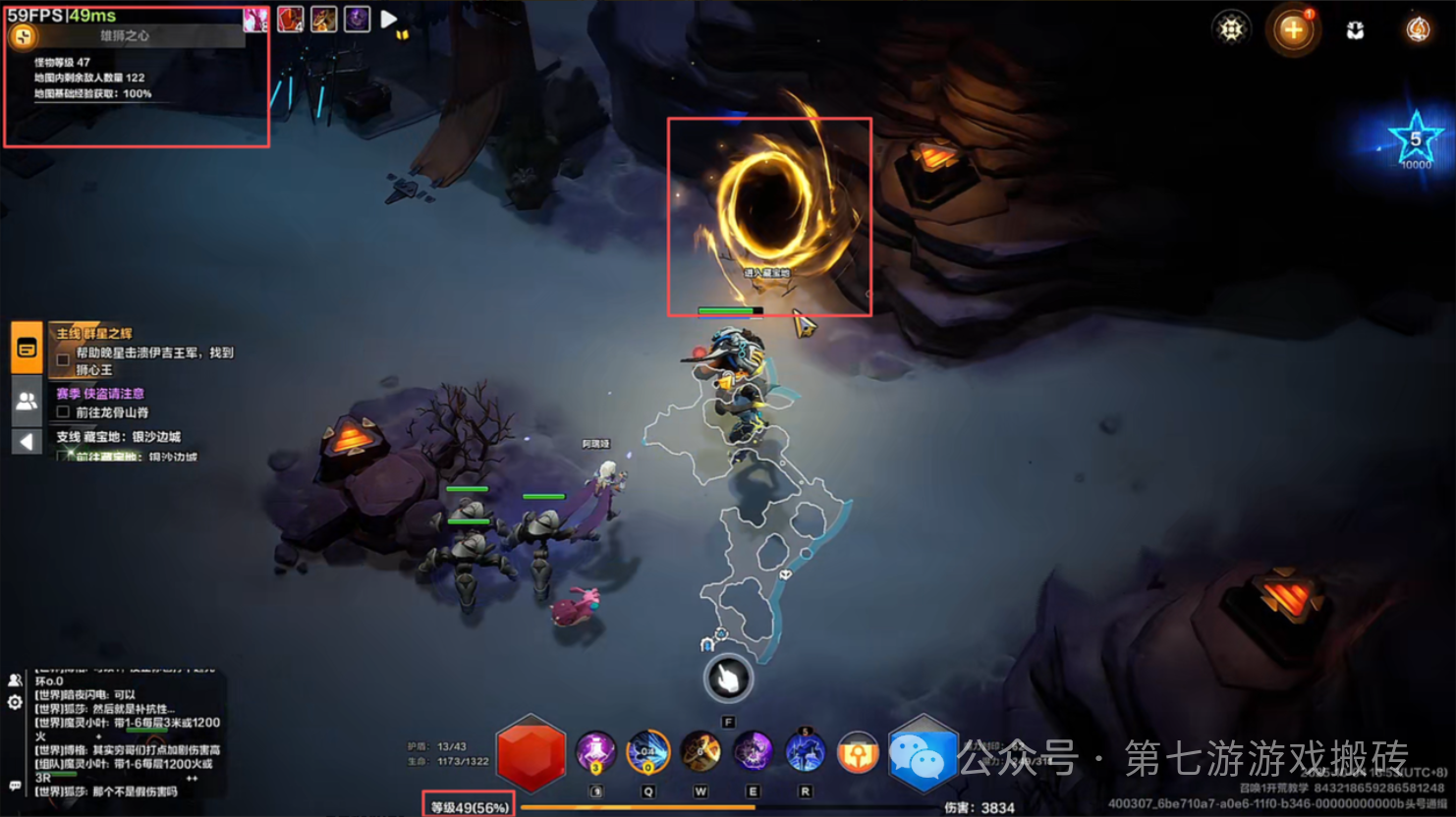Activate the R blue sword ability
The width and height of the screenshot is (1456, 817).
coord(805,753)
